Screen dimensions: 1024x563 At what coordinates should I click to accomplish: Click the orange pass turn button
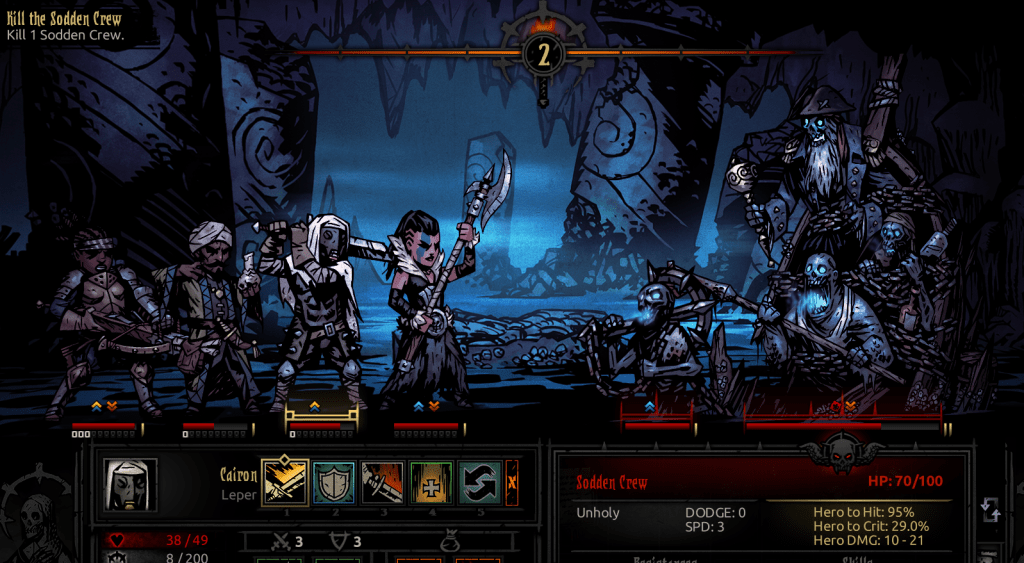tap(512, 483)
